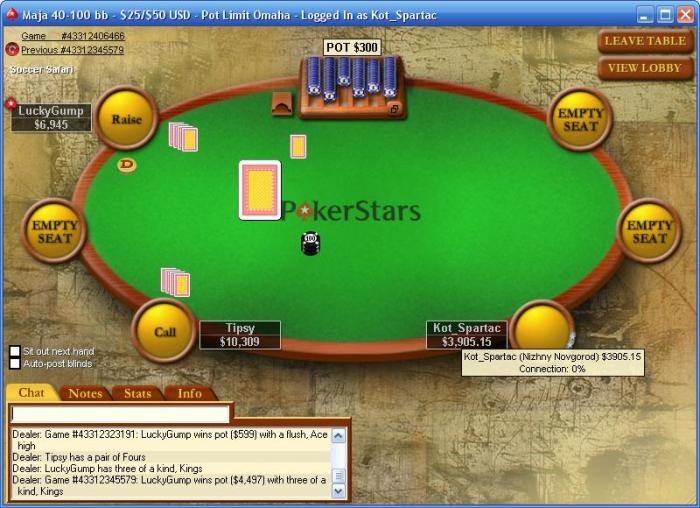The image size is (700, 508).
Task: Maximize the poker table window
Action: [x=665, y=15]
